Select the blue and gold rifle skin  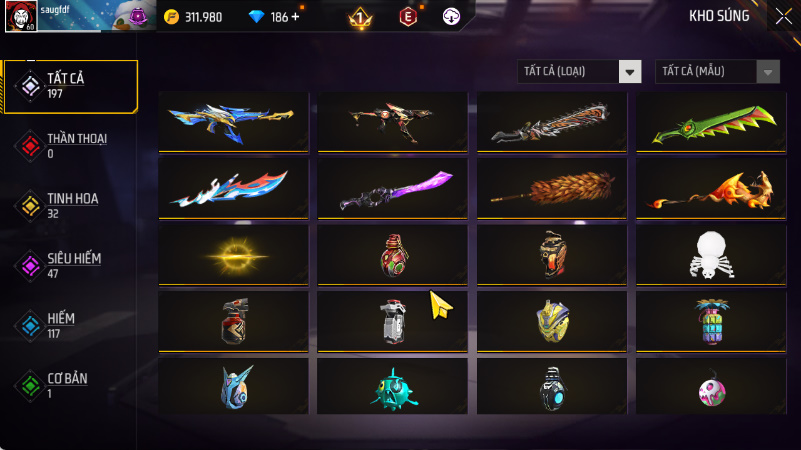pyautogui.click(x=233, y=122)
